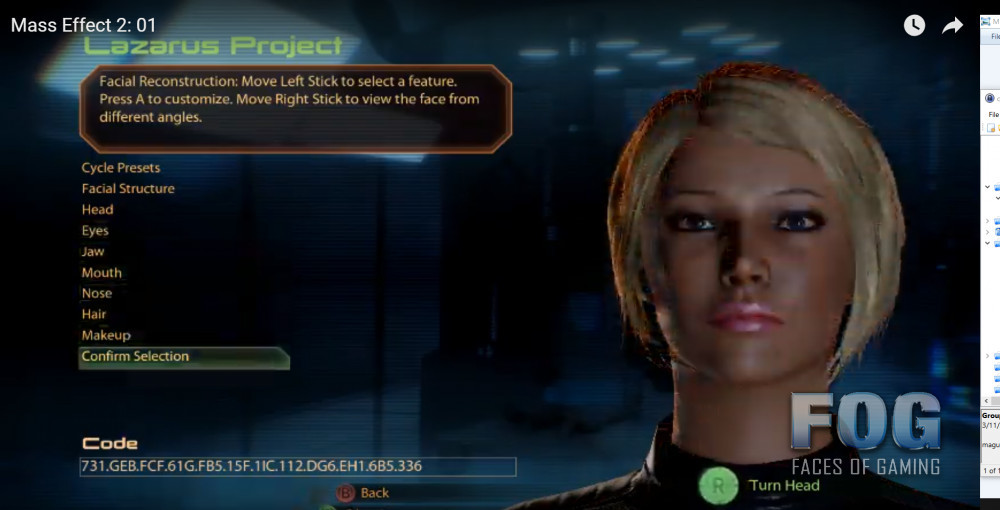Choose the Makeup option

point(106,336)
